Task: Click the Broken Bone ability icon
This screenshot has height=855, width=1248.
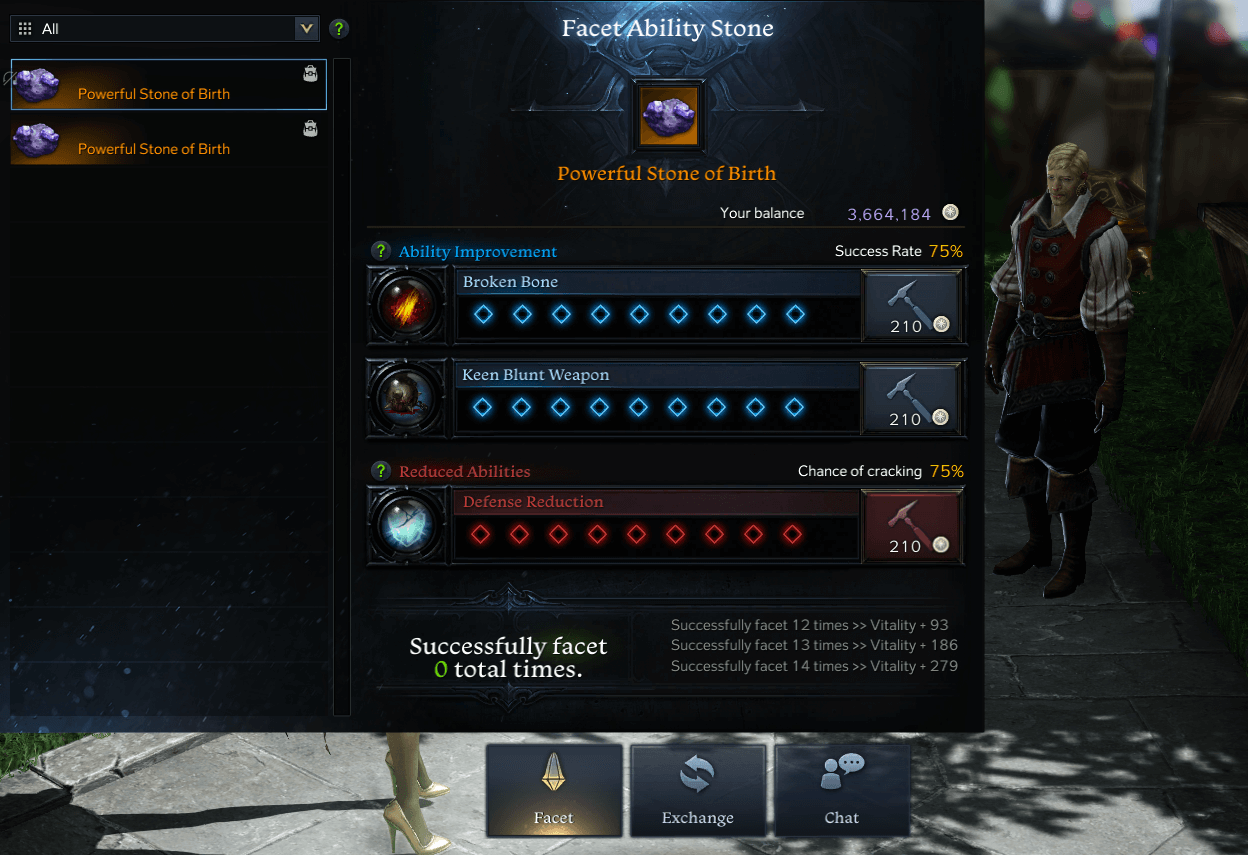Action: pos(408,305)
